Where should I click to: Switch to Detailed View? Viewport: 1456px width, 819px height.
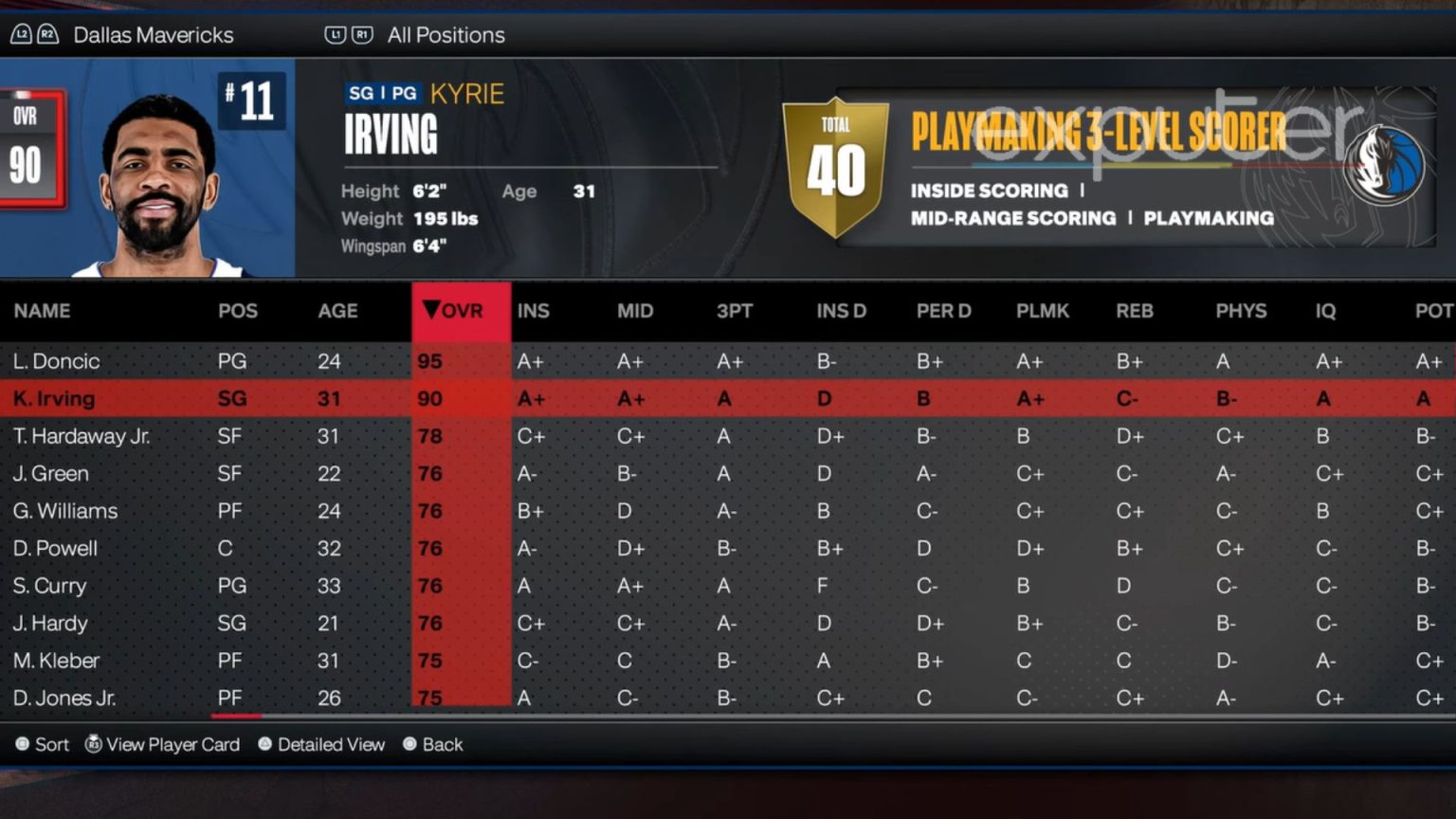(x=331, y=745)
